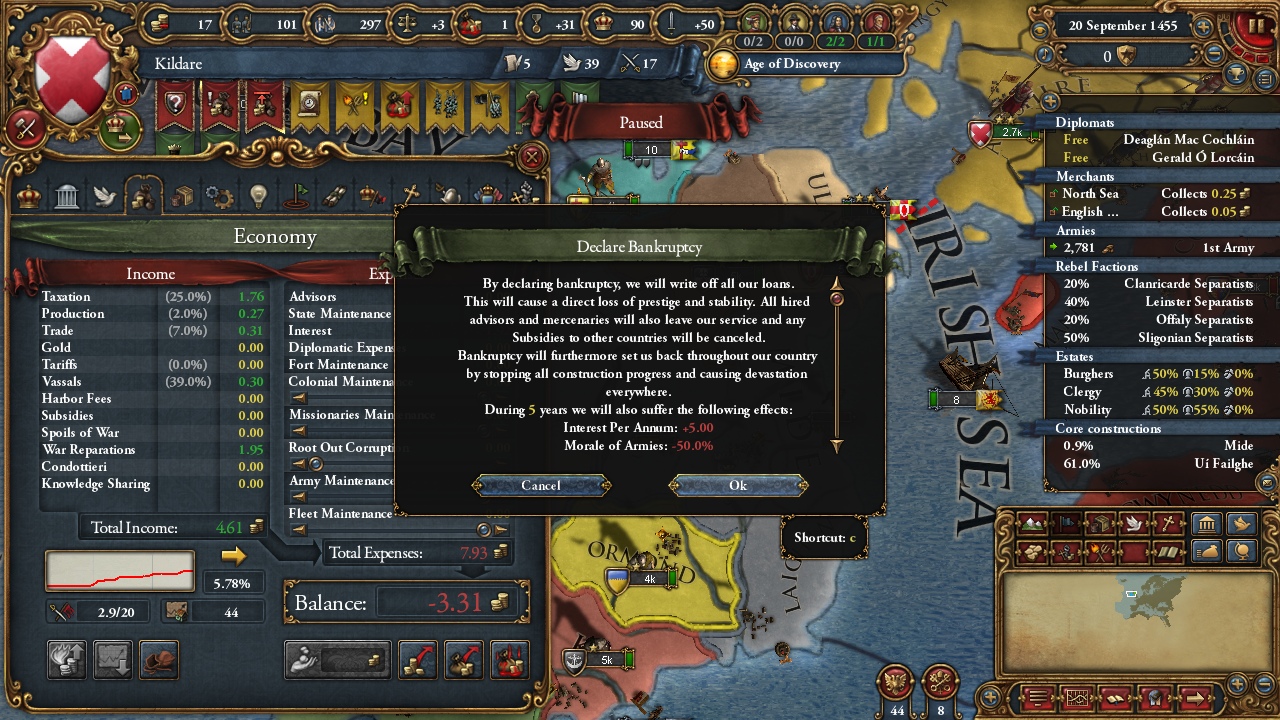Toggle the game pause button
Screen dimensions: 1280x720
tap(1251, 27)
